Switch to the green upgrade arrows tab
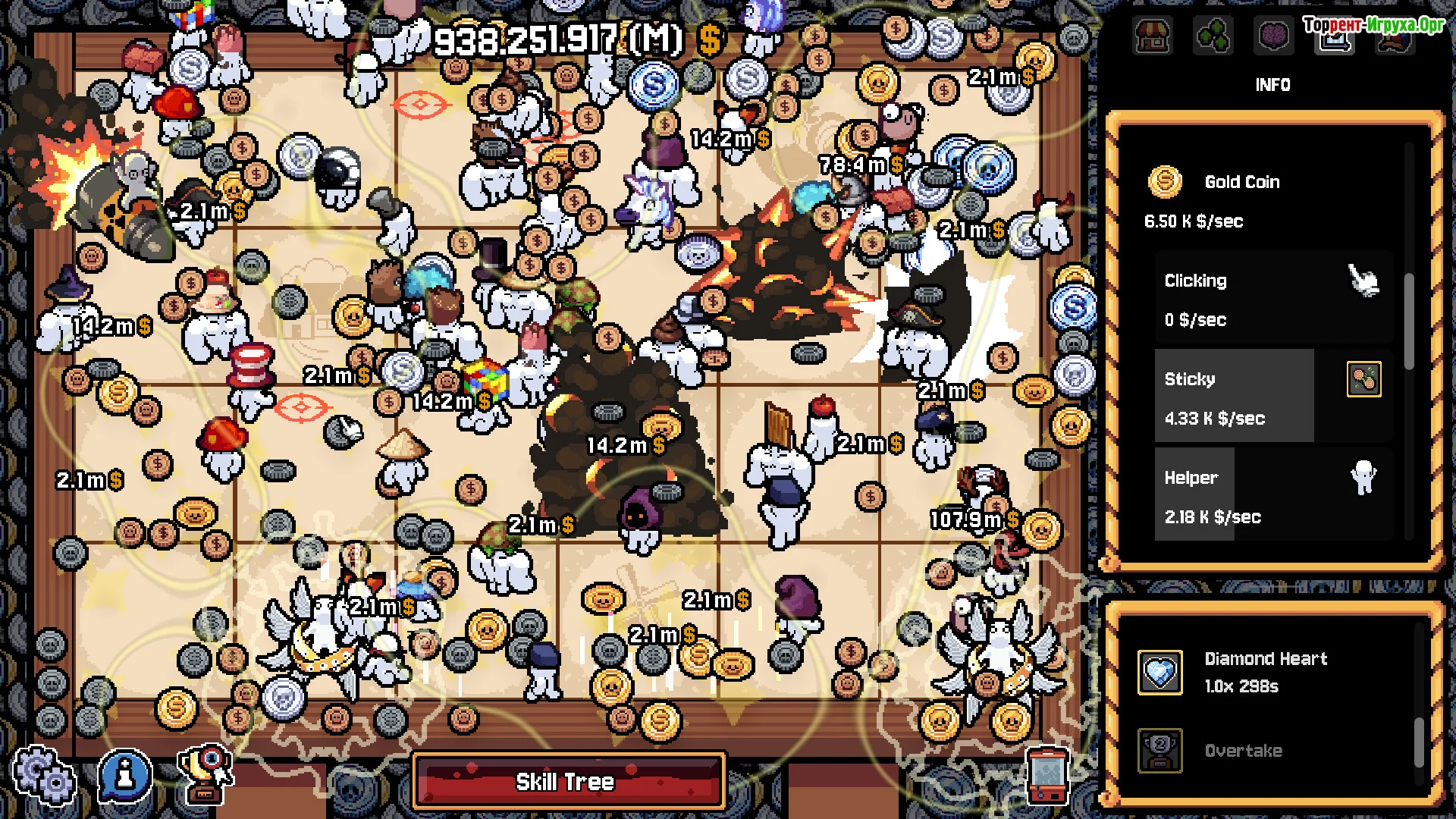The image size is (1456, 819). pyautogui.click(x=1213, y=36)
